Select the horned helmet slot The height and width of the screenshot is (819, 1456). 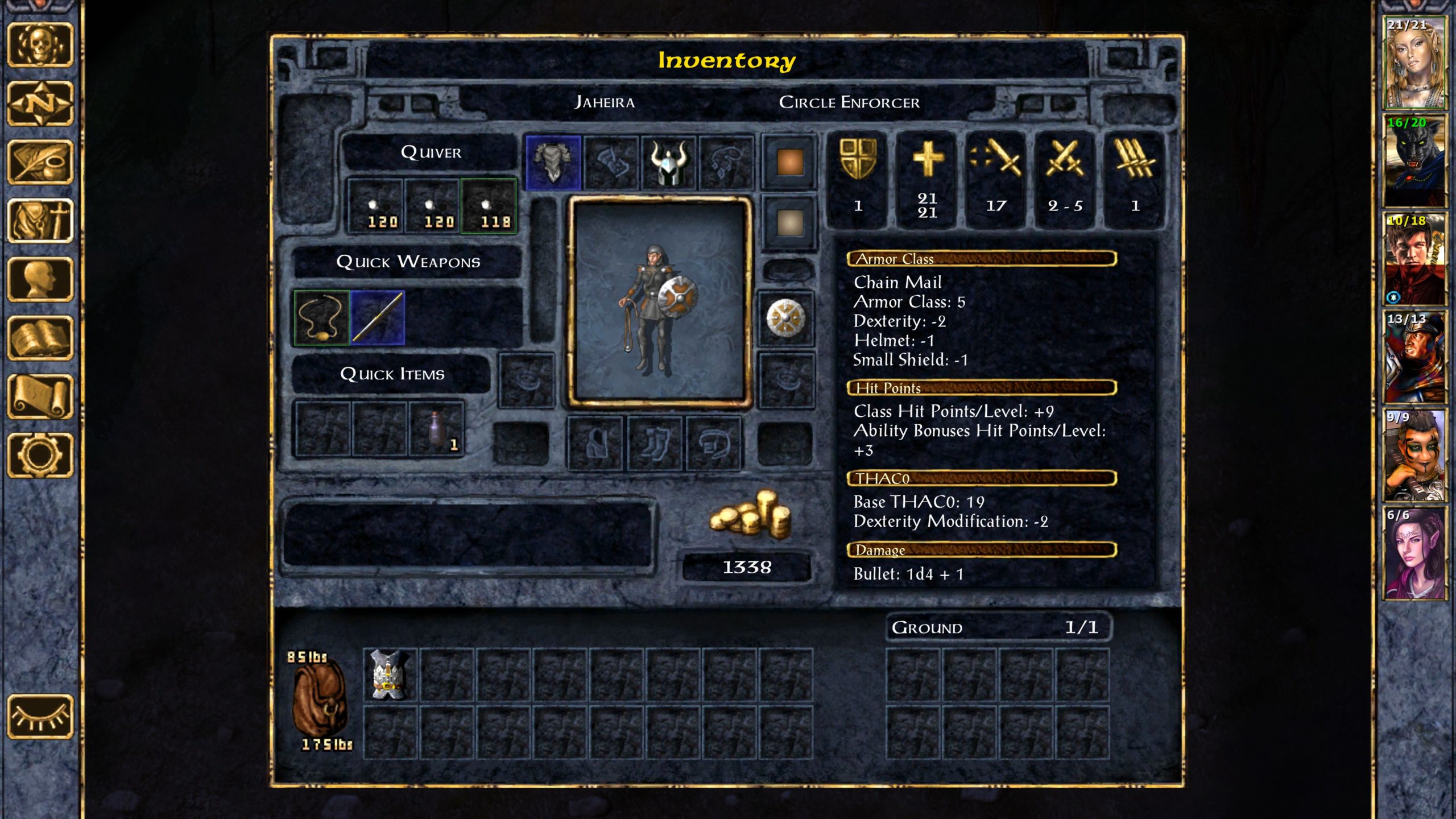point(669,162)
